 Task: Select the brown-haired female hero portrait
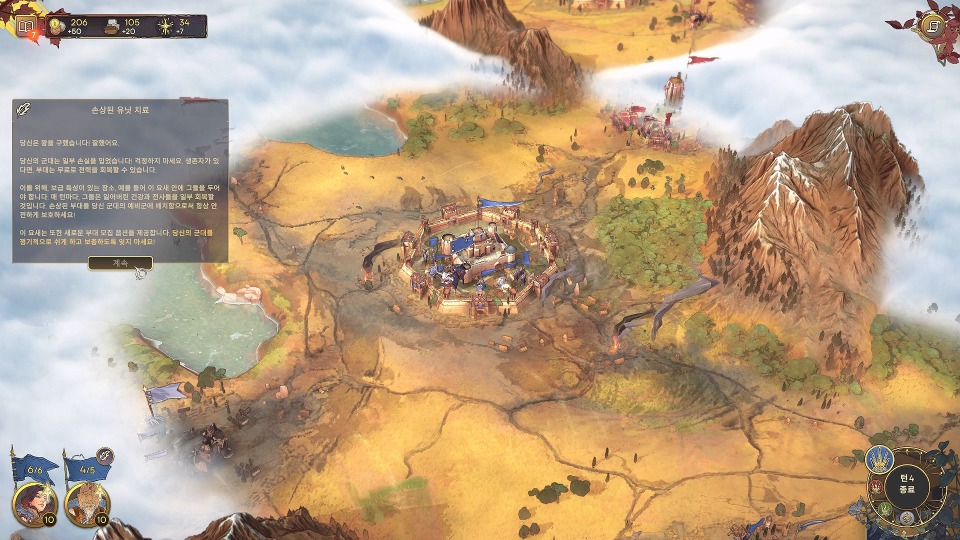(33, 504)
